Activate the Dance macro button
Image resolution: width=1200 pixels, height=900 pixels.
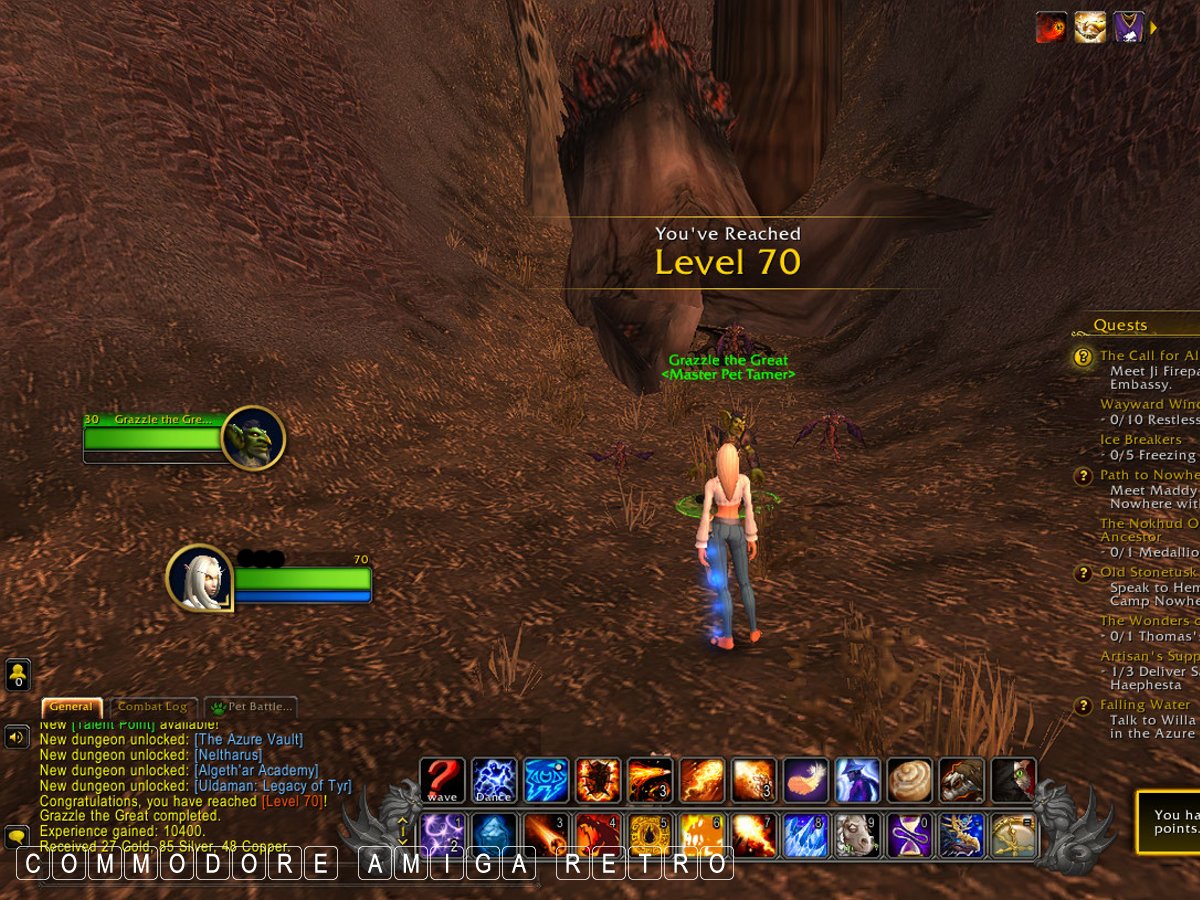point(494,780)
